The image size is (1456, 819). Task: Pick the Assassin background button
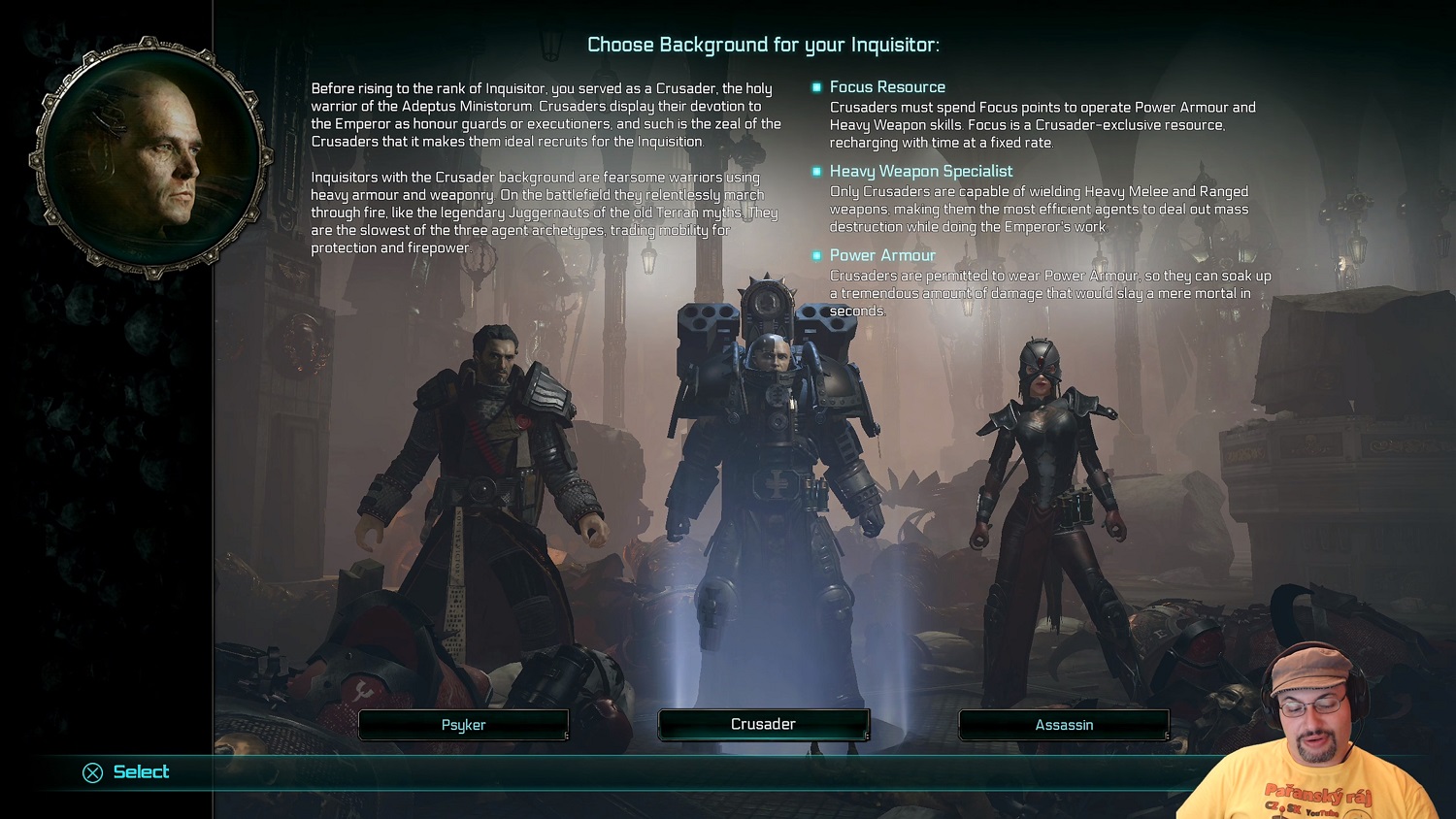click(1064, 725)
